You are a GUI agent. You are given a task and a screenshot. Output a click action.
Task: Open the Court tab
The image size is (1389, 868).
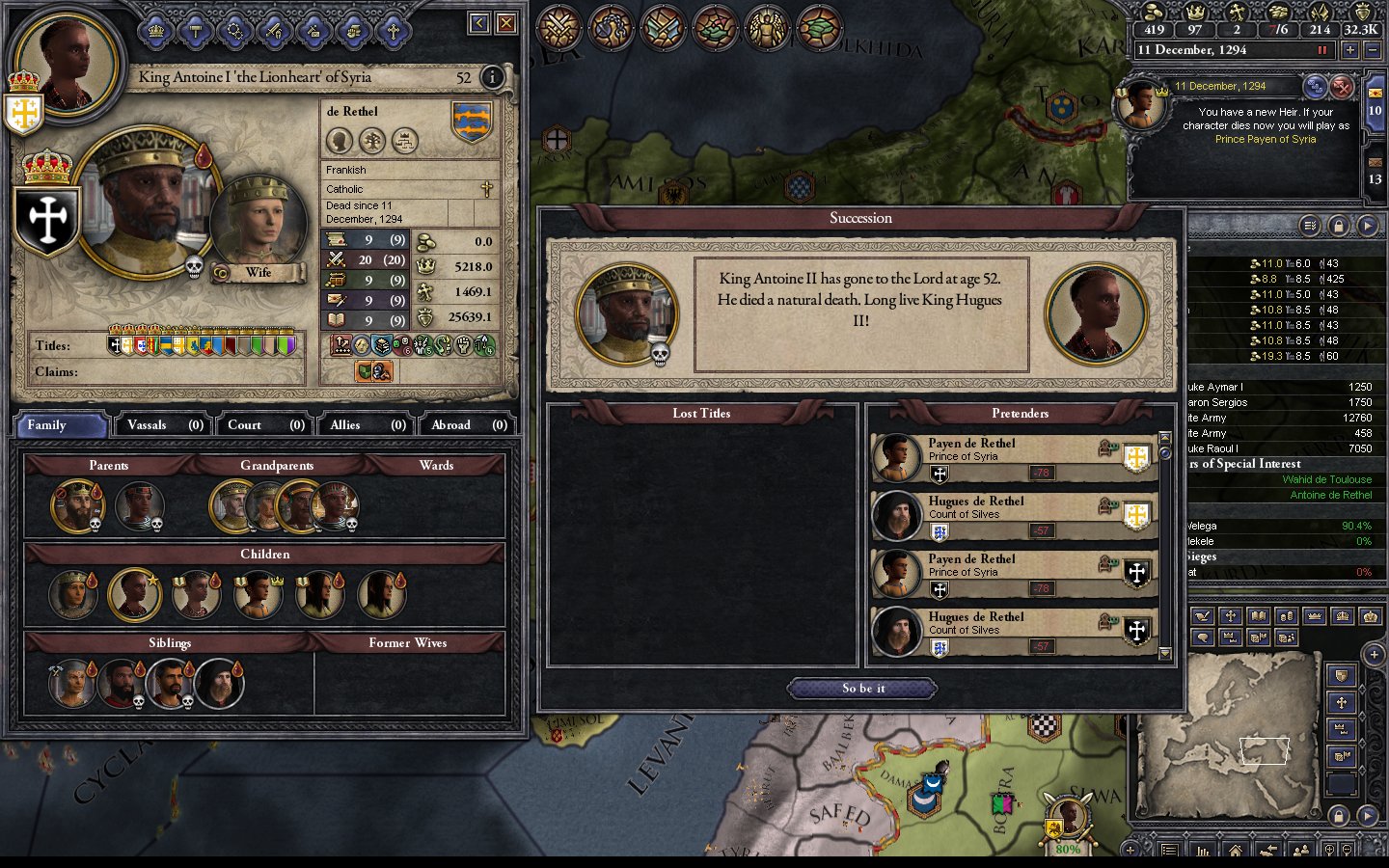click(x=265, y=424)
